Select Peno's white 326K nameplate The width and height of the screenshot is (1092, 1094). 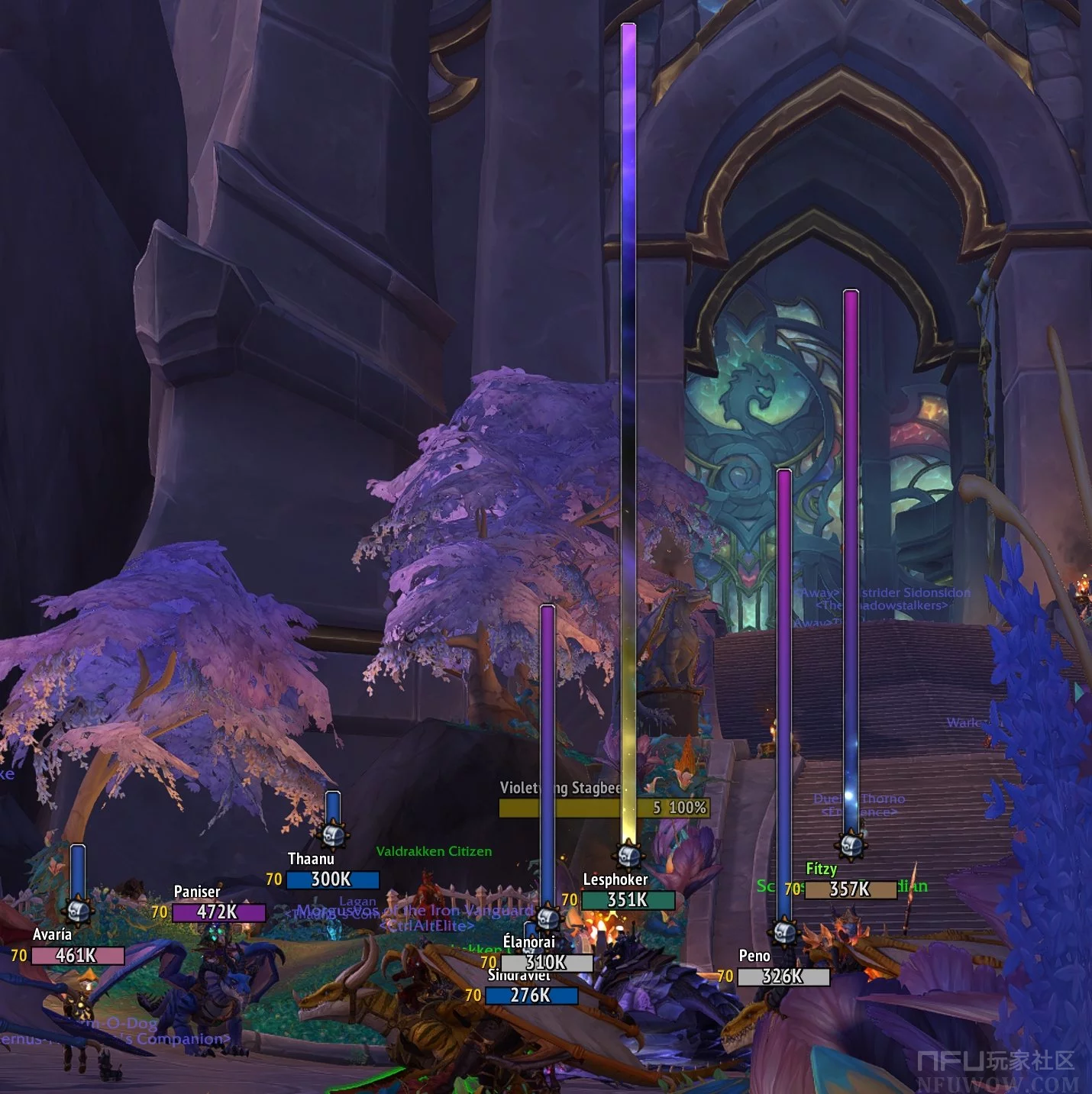pos(783,976)
